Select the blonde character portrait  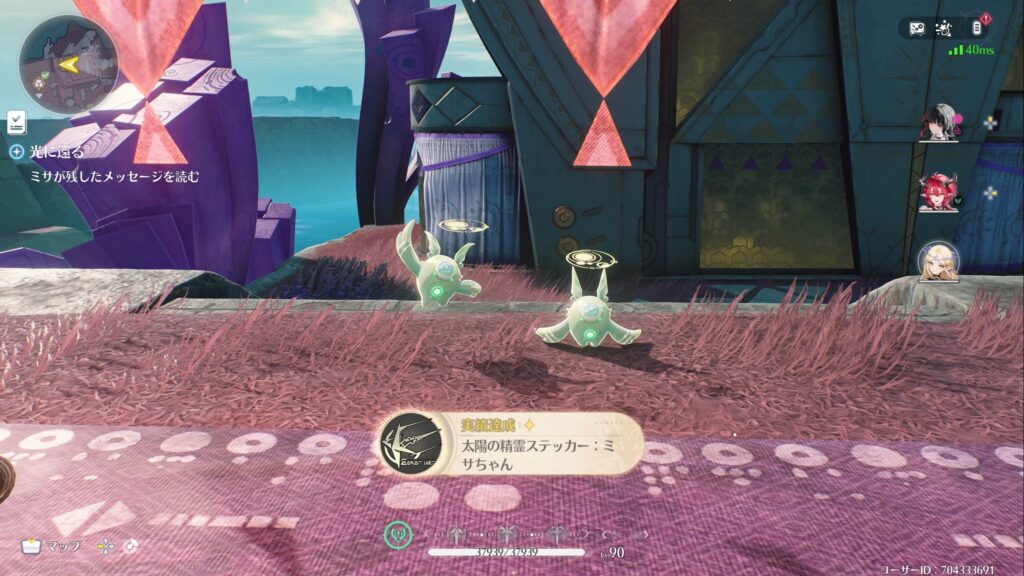coord(938,261)
